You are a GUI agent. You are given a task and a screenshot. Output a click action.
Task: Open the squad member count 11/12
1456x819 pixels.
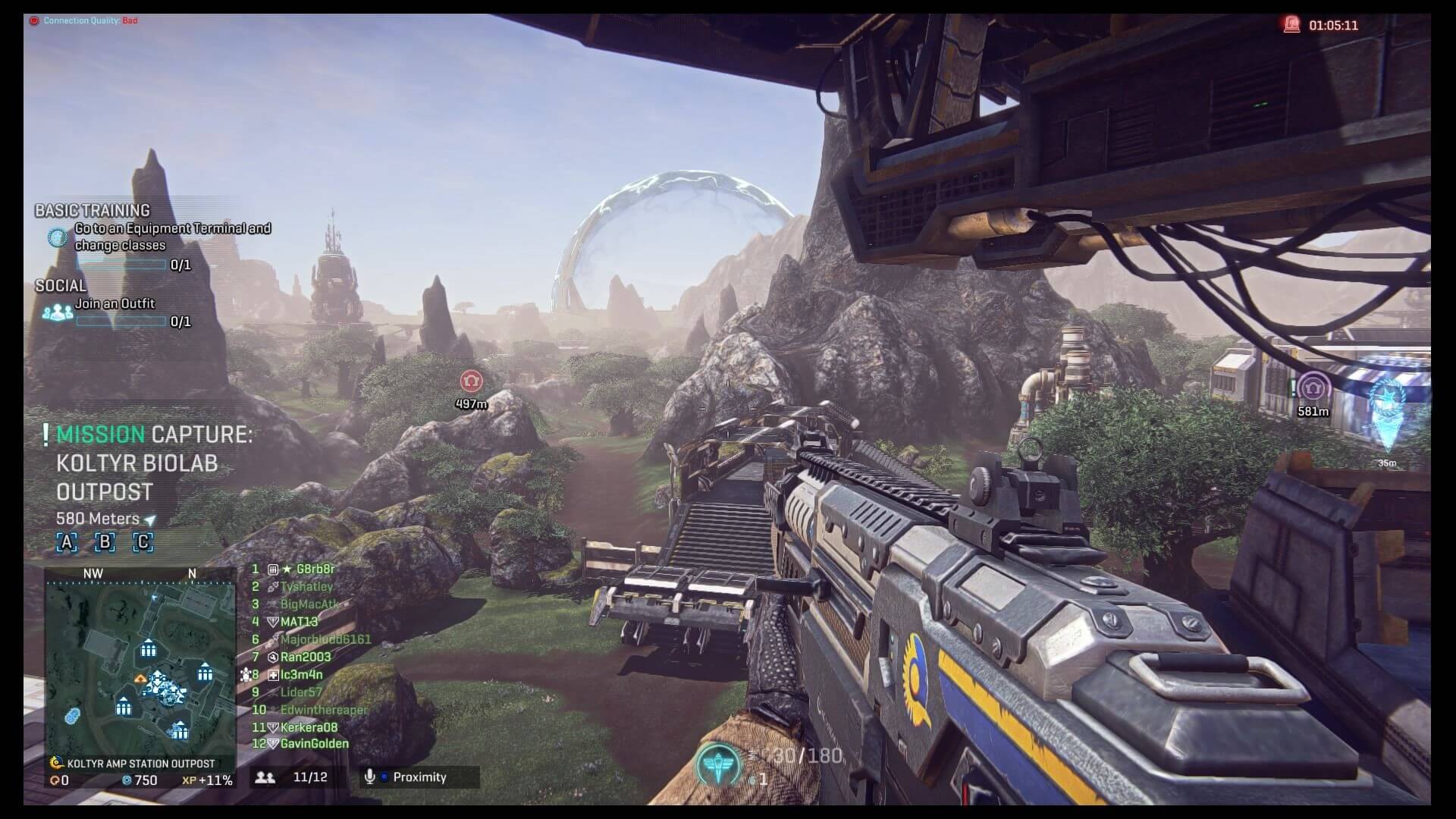point(293,777)
